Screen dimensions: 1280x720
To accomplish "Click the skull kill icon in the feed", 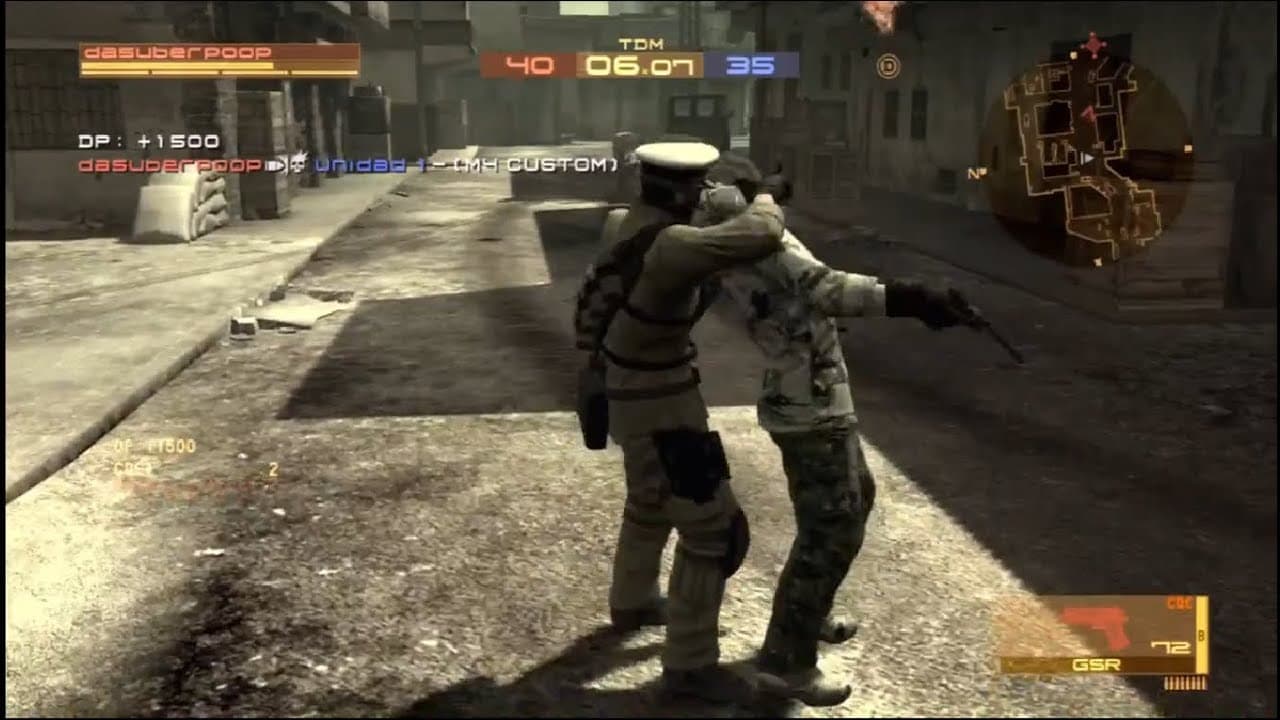I will point(298,165).
